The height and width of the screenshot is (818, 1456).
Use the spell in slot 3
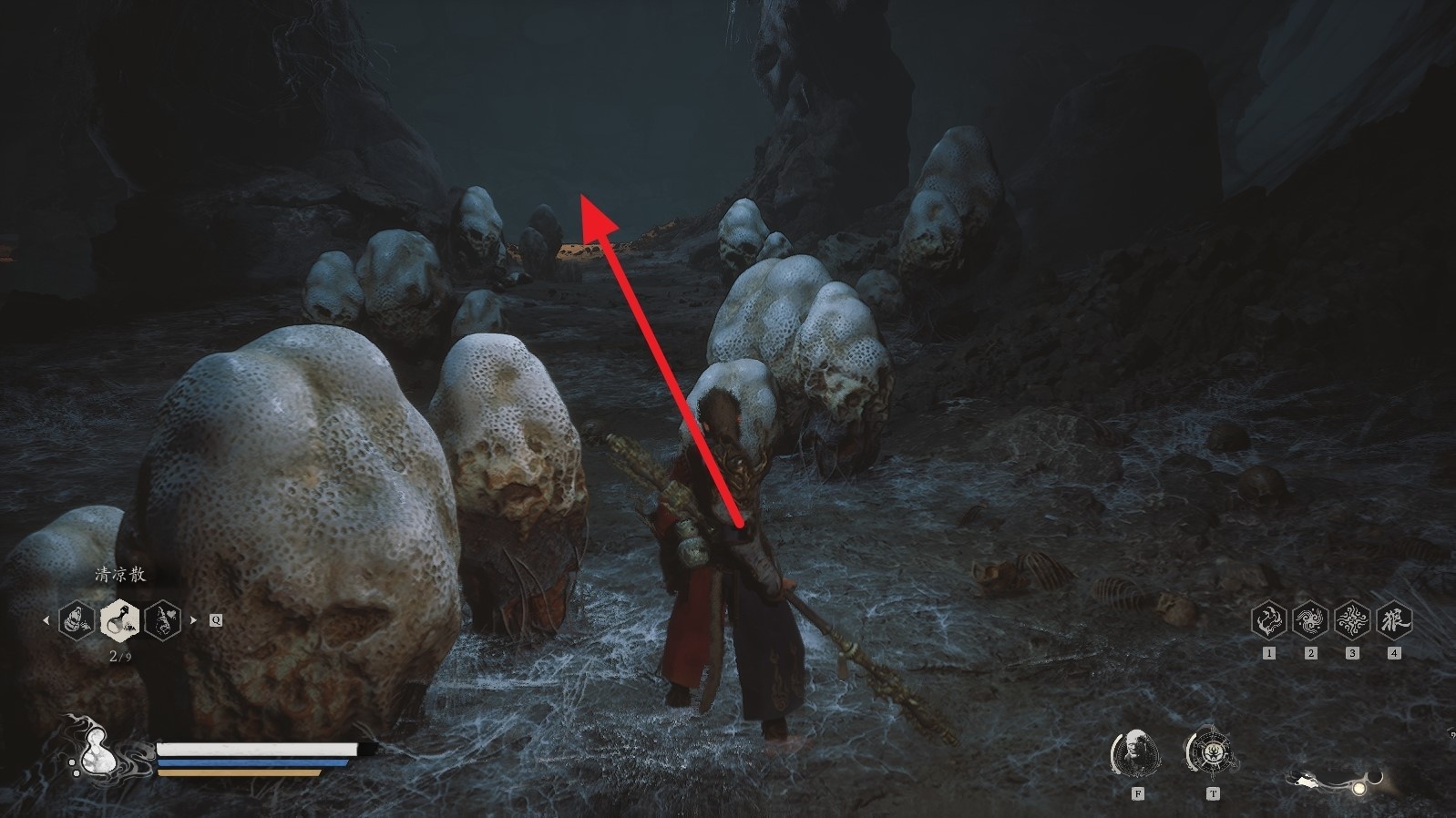tap(1352, 620)
